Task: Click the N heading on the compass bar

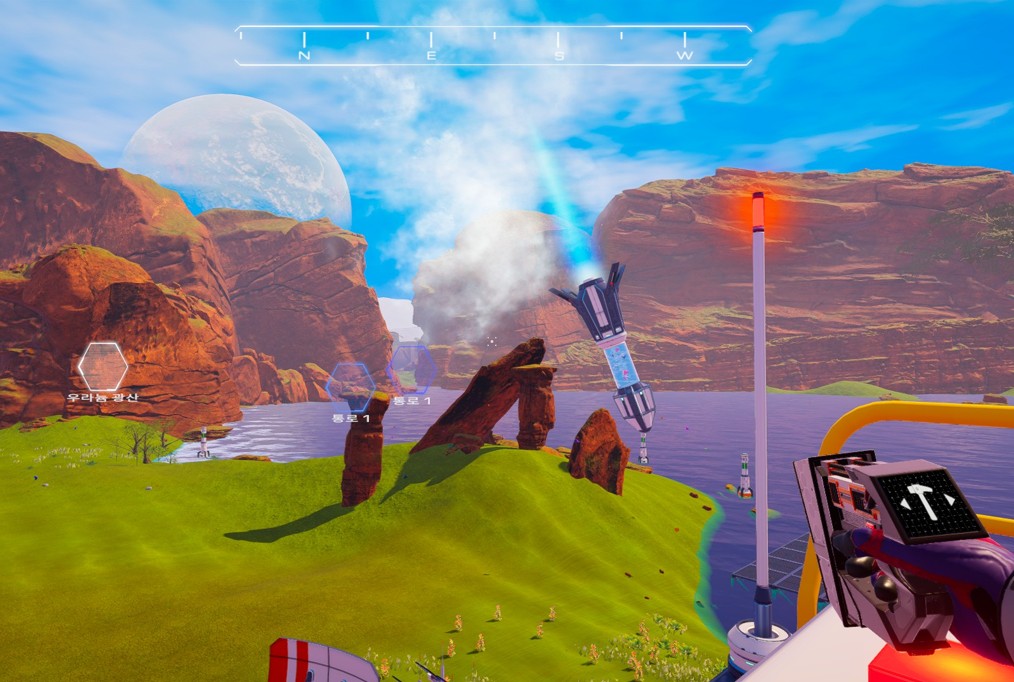Action: tap(304, 56)
